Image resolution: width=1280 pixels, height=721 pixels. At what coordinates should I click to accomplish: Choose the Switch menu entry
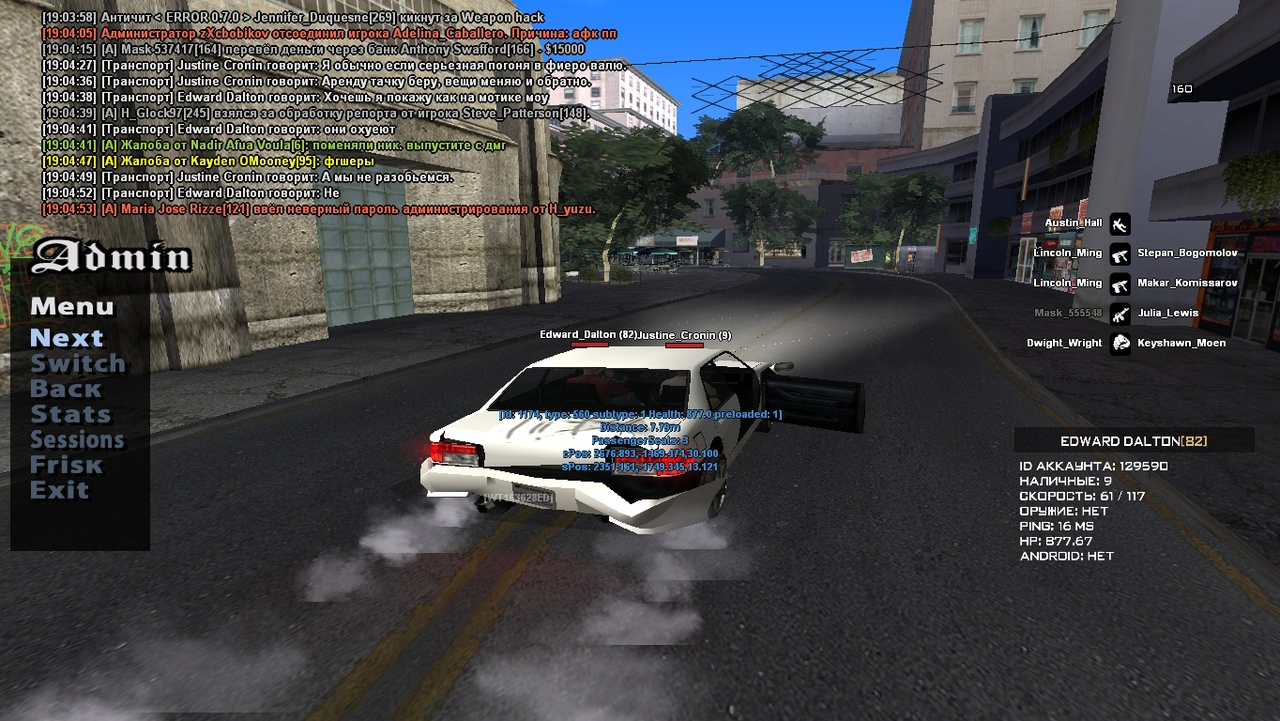(x=78, y=364)
